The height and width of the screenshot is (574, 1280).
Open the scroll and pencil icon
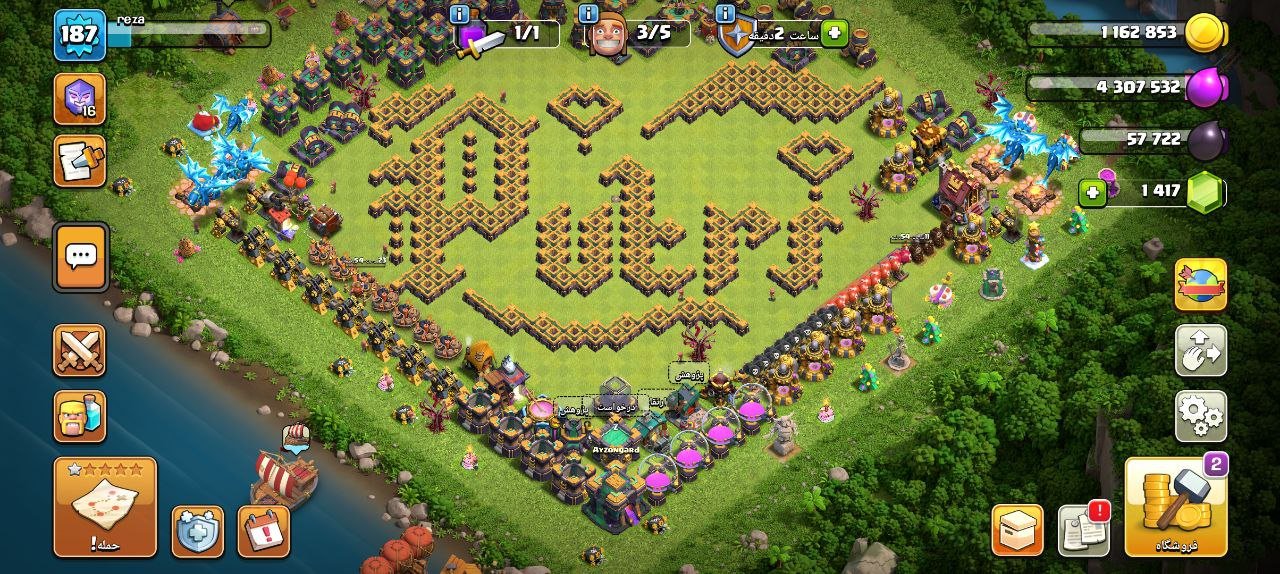[x=80, y=161]
